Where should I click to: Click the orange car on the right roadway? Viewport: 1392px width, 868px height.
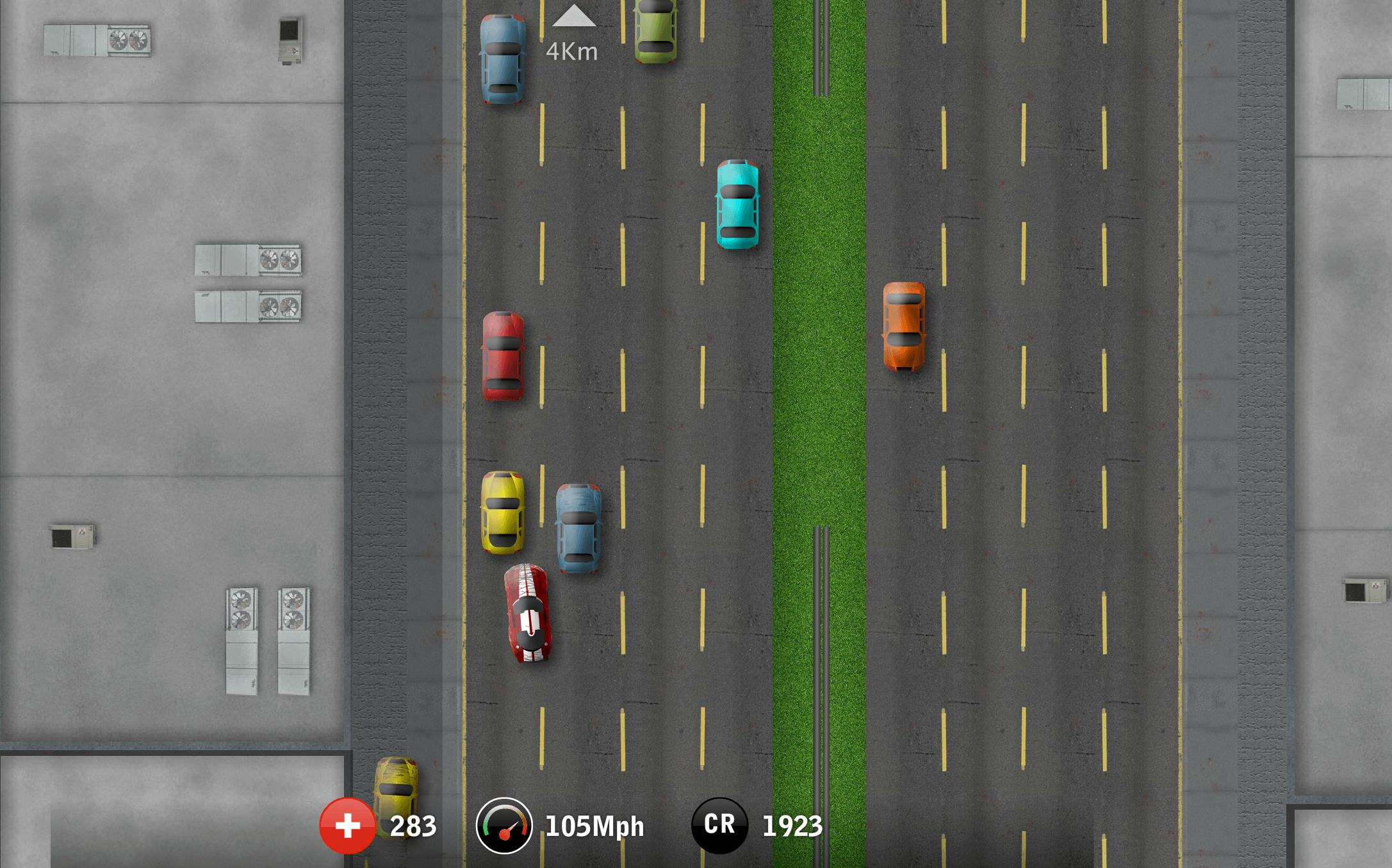click(x=905, y=327)
